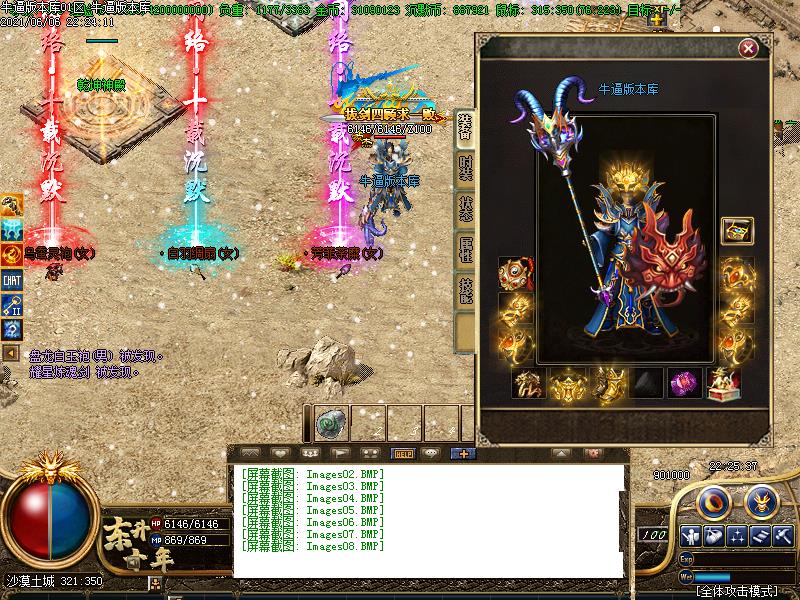
Task: Click the hammer icon in the HUD
Action: click(x=783, y=536)
